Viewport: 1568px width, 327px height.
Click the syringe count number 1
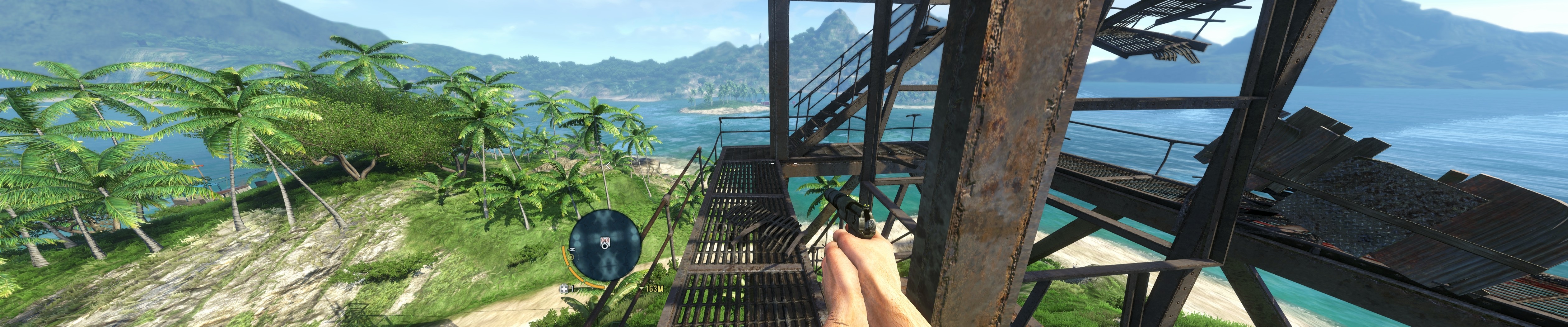tap(572, 288)
